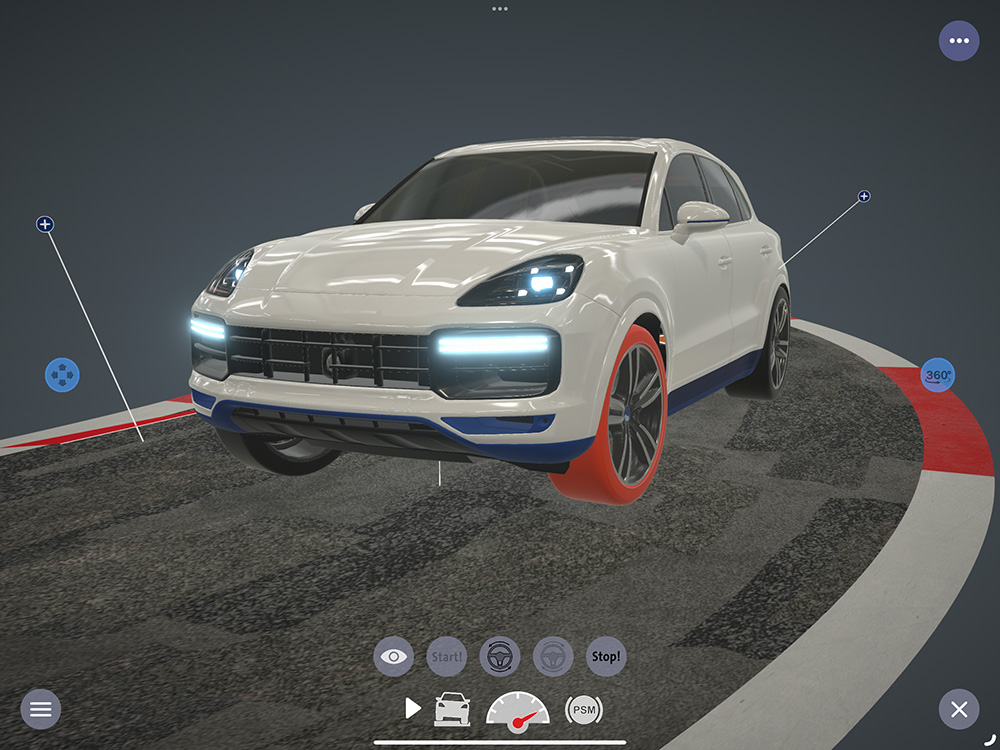Screen dimensions: 1000x750
Task: Click the Stop! button
Action: (x=606, y=657)
